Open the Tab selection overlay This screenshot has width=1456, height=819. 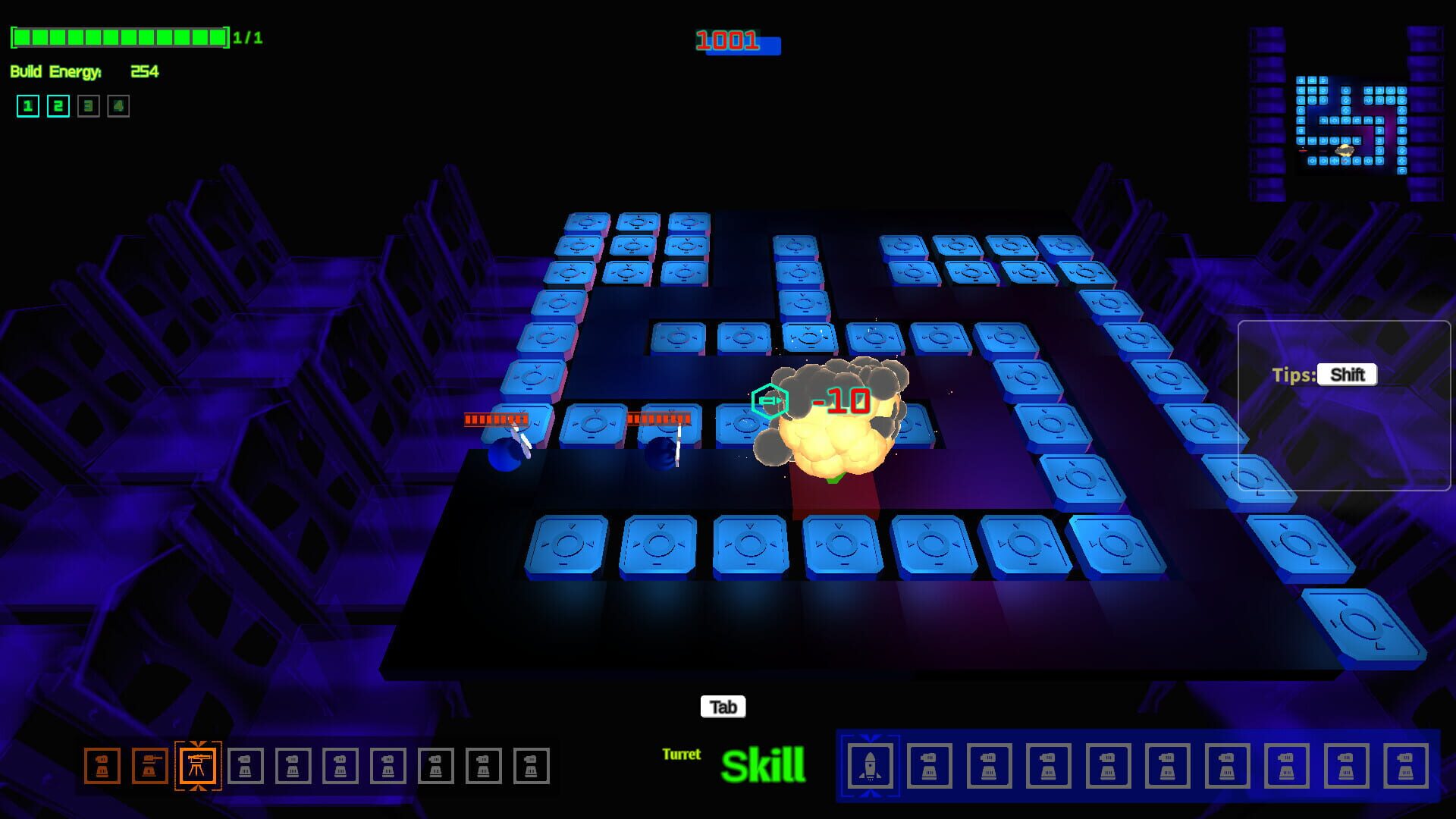[724, 707]
